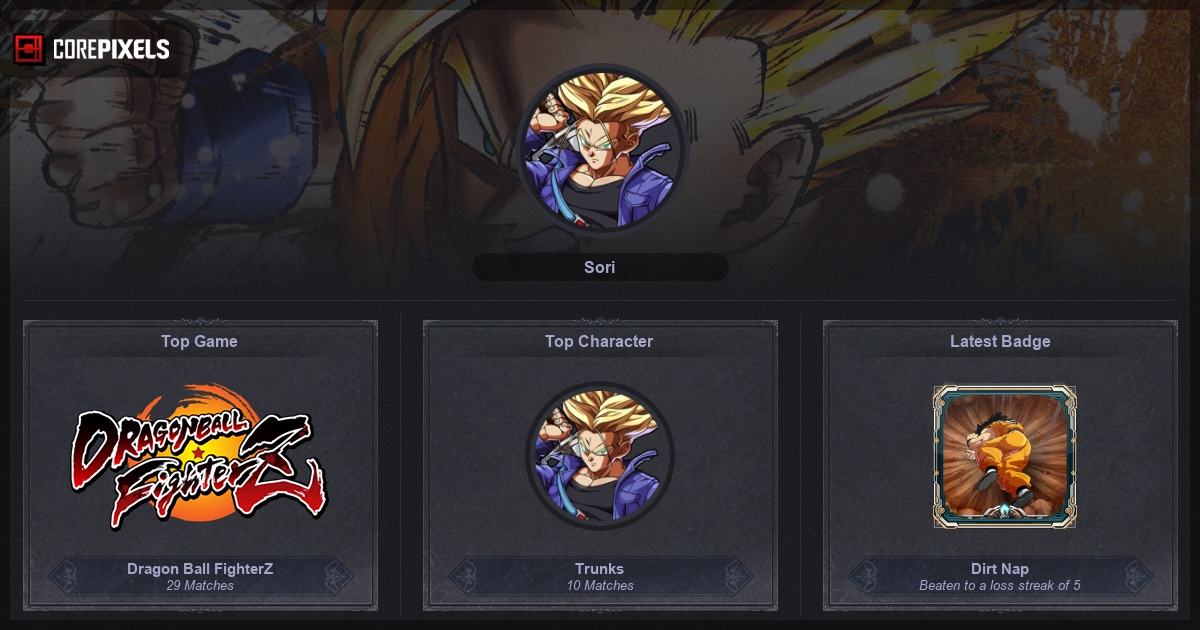View the Trunks top character portrait
Image resolution: width=1200 pixels, height=630 pixels.
pyautogui.click(x=600, y=456)
